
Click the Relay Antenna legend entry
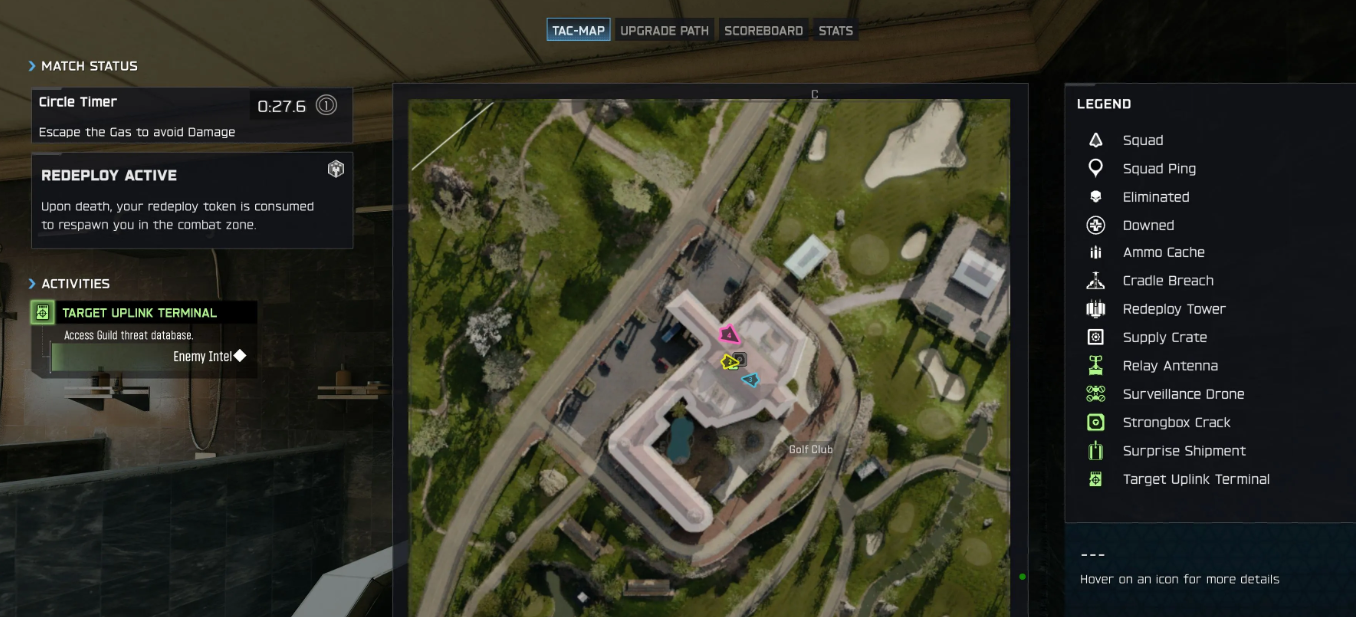point(1169,366)
